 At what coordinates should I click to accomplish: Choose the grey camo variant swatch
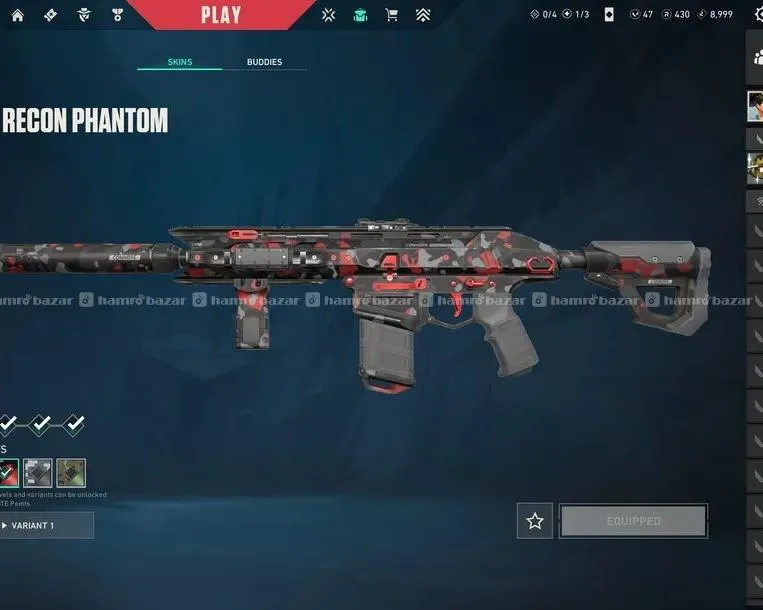pos(38,473)
